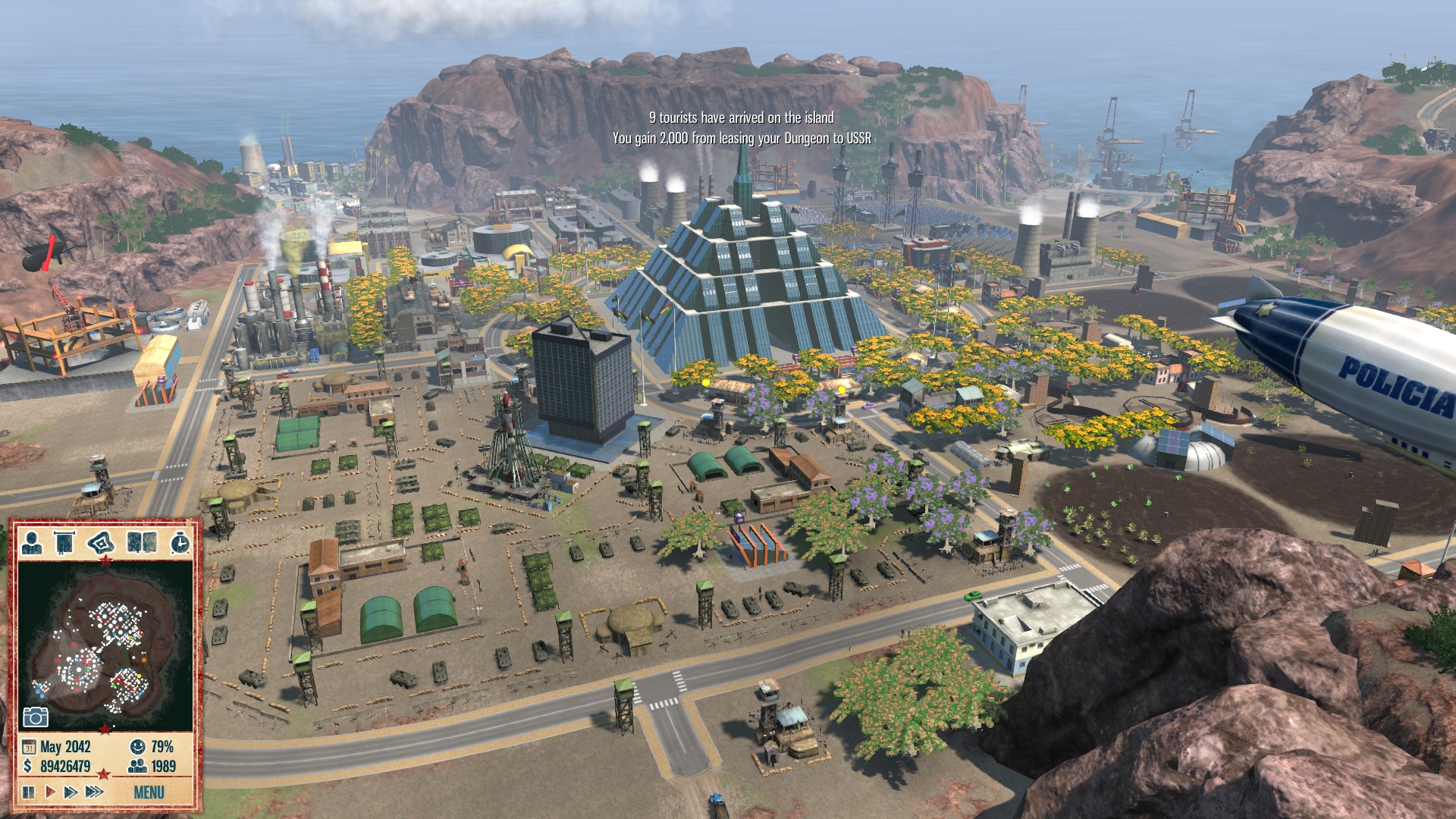Image resolution: width=1456 pixels, height=819 pixels.
Task: Activate the camera photo mode button
Action: tap(36, 717)
